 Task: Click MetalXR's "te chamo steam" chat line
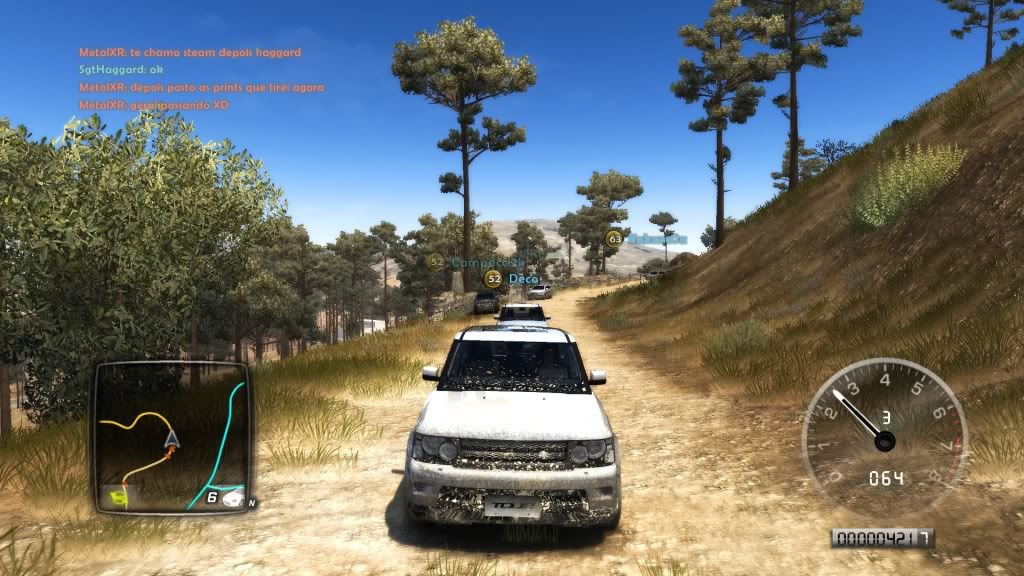190,52
